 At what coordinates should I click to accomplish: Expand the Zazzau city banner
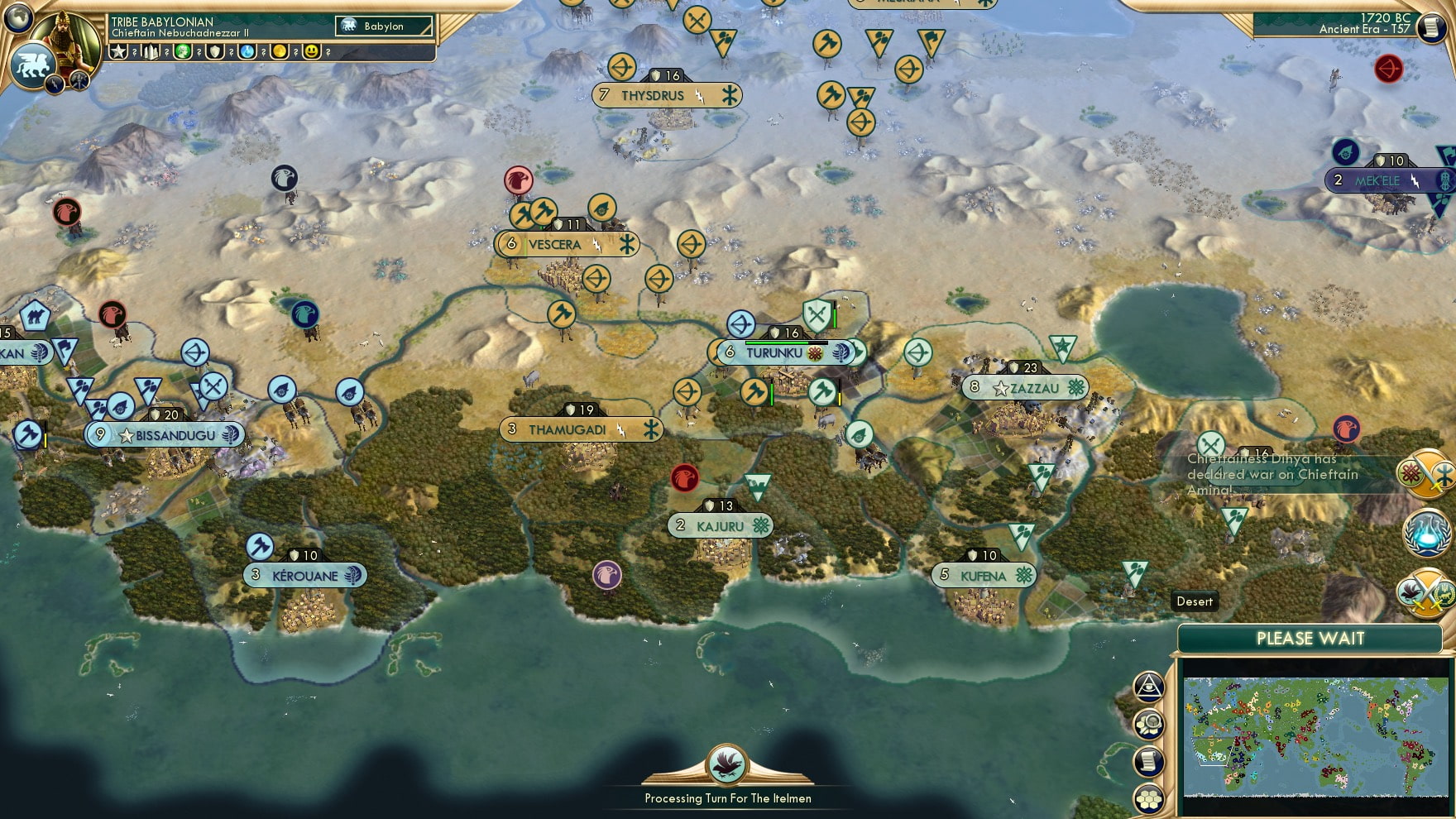1026,387
